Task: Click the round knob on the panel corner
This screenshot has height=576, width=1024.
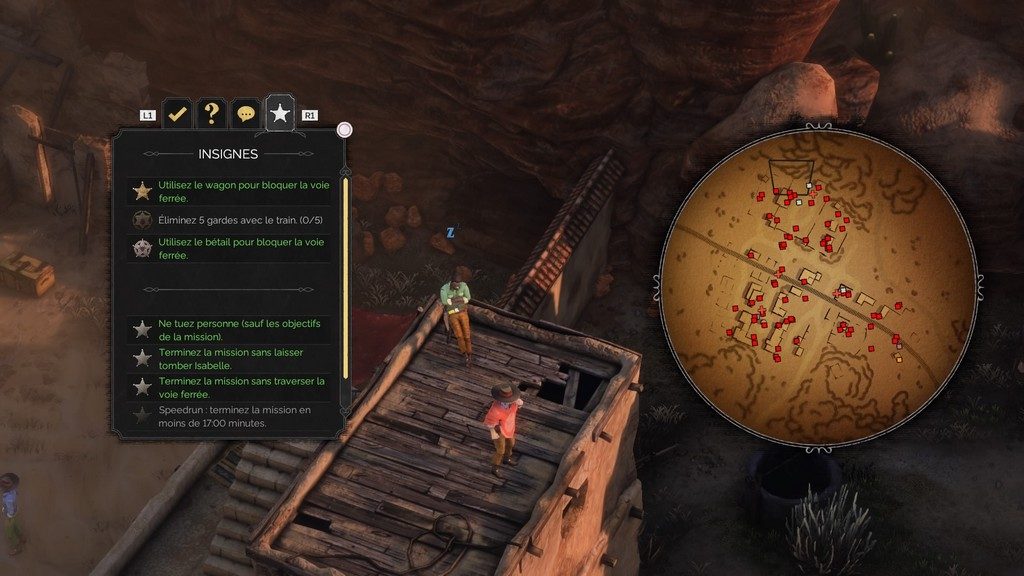Action: click(x=345, y=129)
